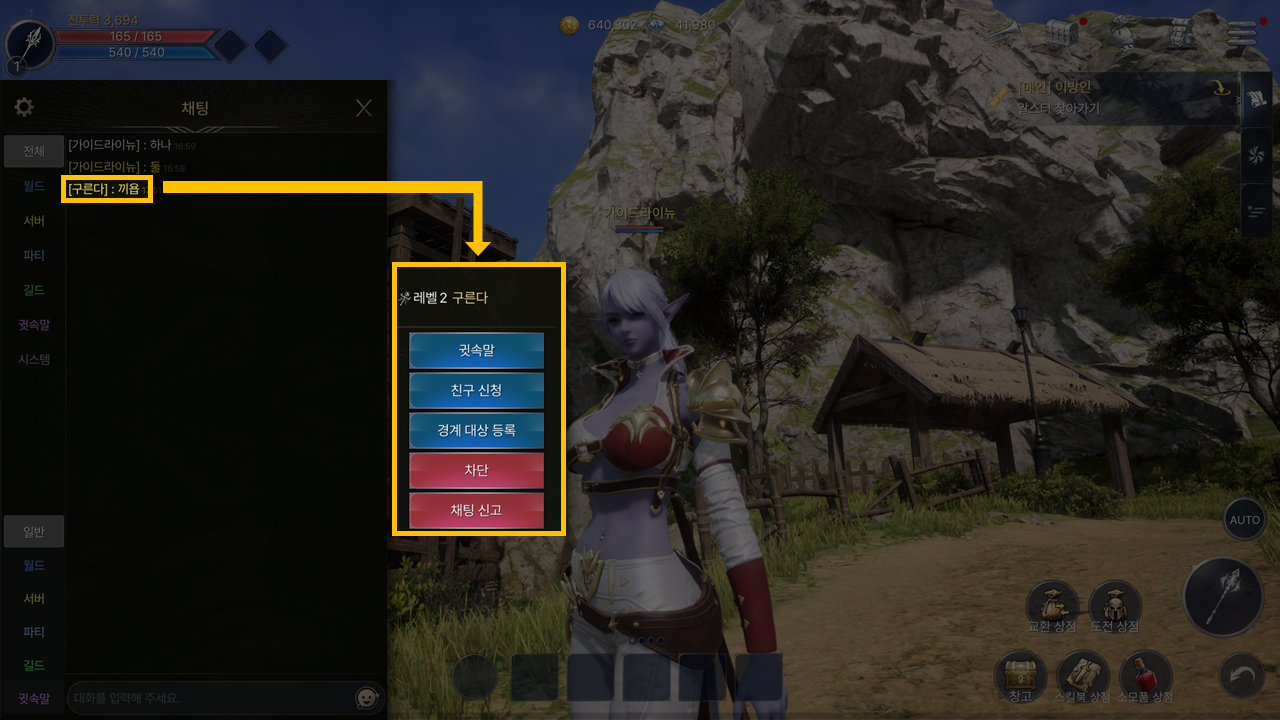The height and width of the screenshot is (720, 1280).
Task: Open the emoji picker in chat
Action: pyautogui.click(x=368, y=697)
